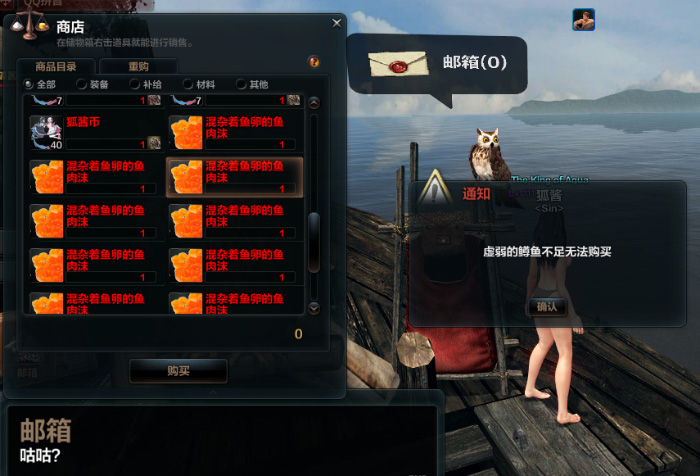Confirm the notice with 确认

[x=548, y=306]
